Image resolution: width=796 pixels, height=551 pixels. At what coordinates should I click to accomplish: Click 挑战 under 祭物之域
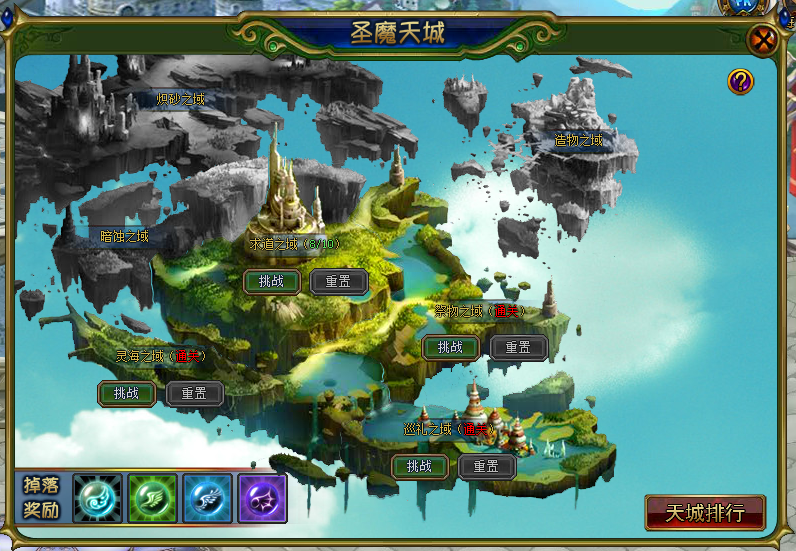point(451,347)
